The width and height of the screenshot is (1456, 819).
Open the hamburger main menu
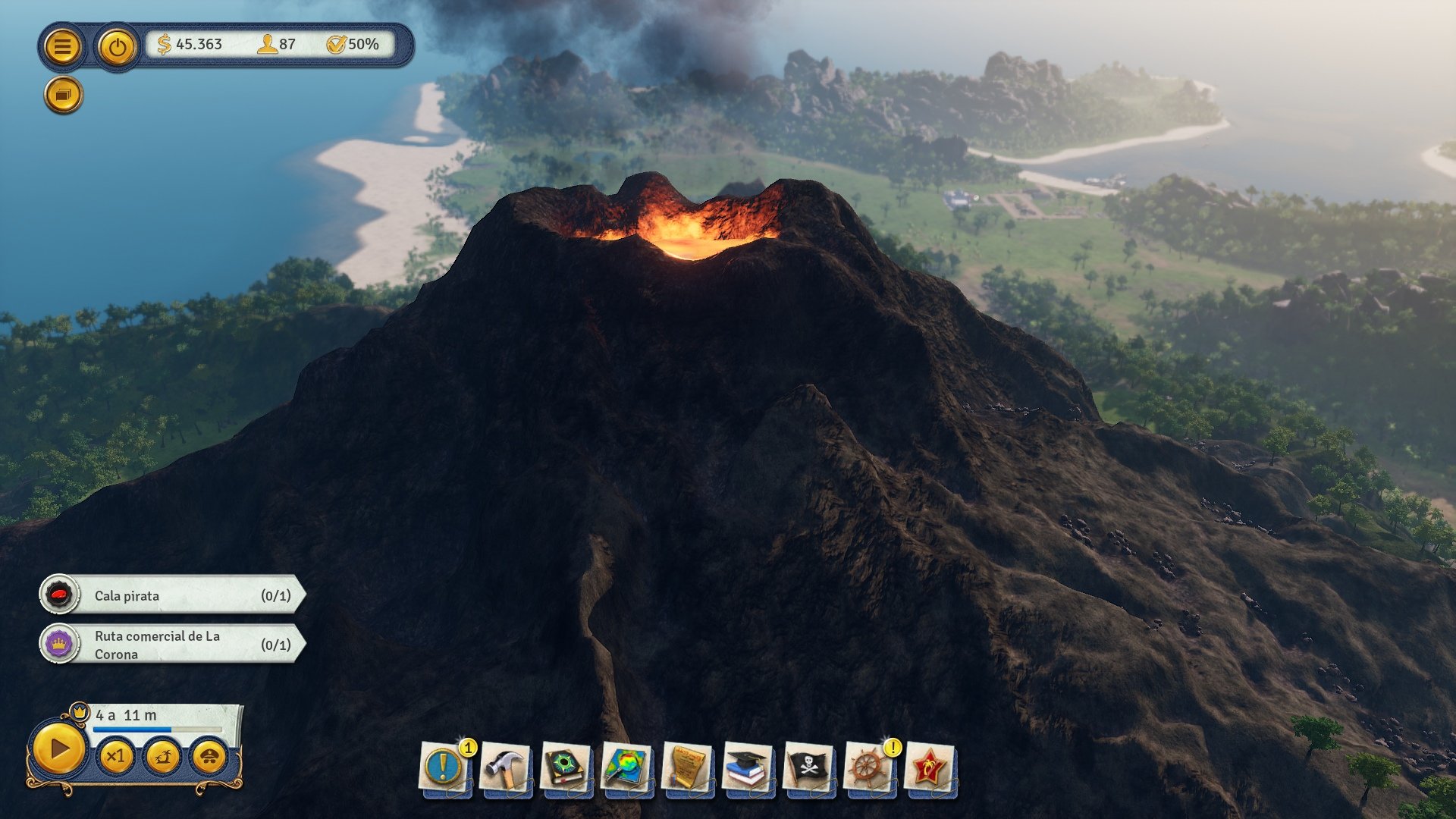pos(64,47)
